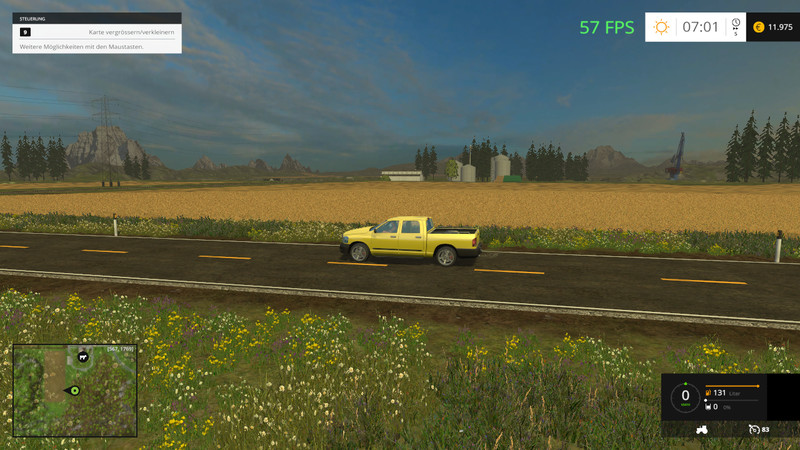Toggle the cruise control icon
Image resolution: width=800 pixels, height=450 pixels.
(x=753, y=429)
